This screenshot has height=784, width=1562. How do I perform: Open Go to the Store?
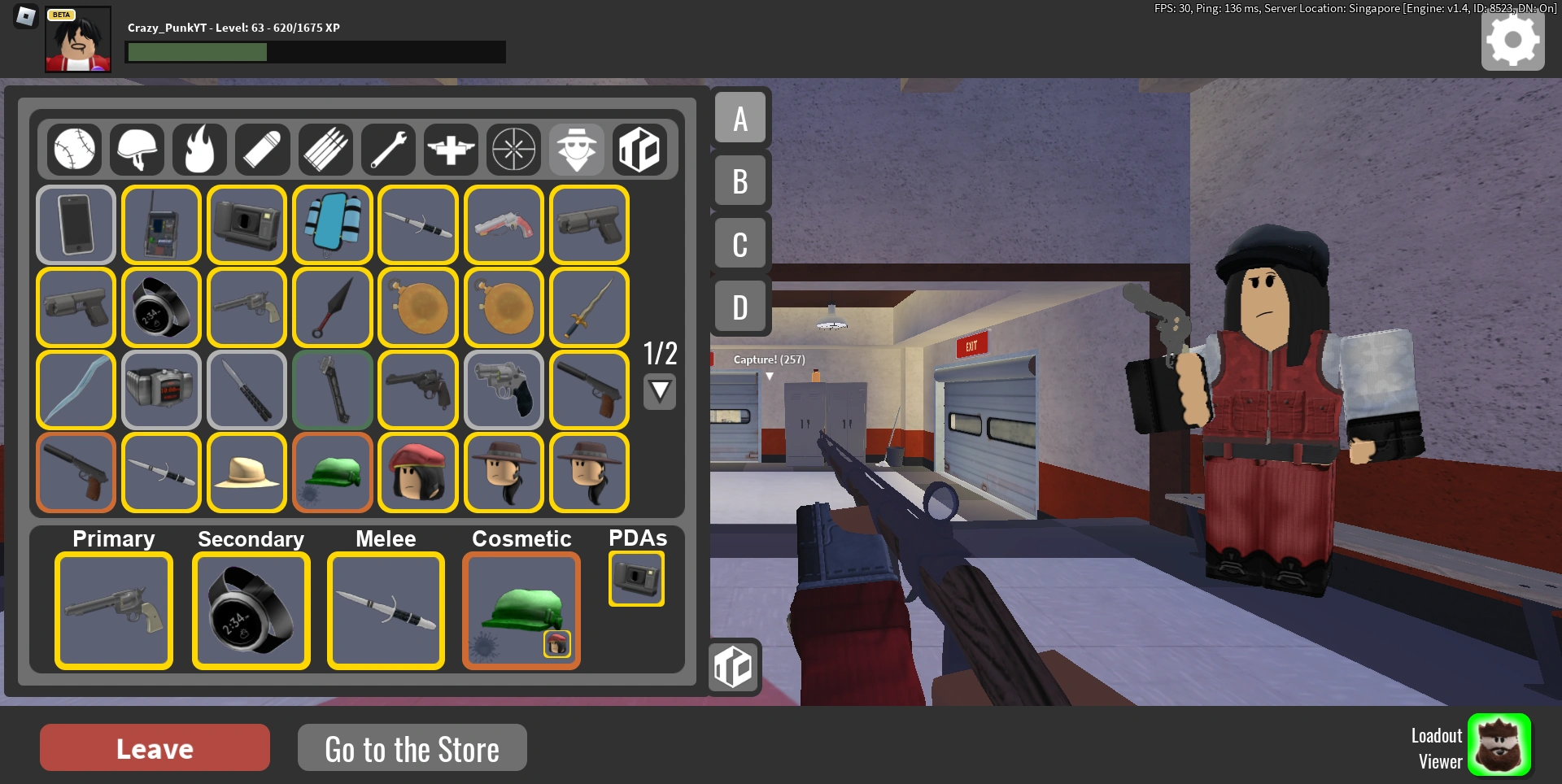(x=412, y=748)
